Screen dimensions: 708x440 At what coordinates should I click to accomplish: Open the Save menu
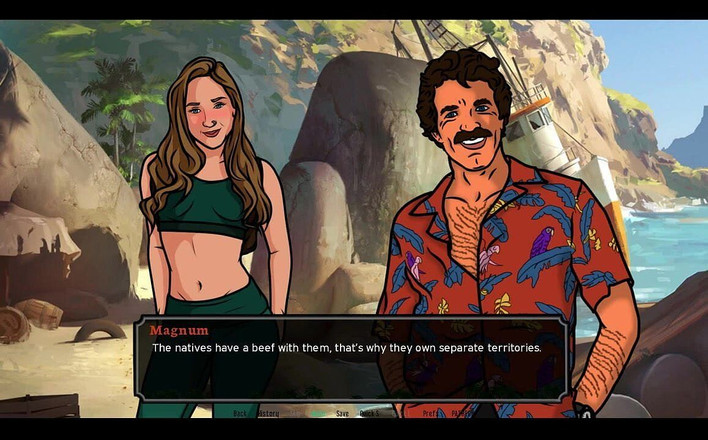click(x=342, y=412)
